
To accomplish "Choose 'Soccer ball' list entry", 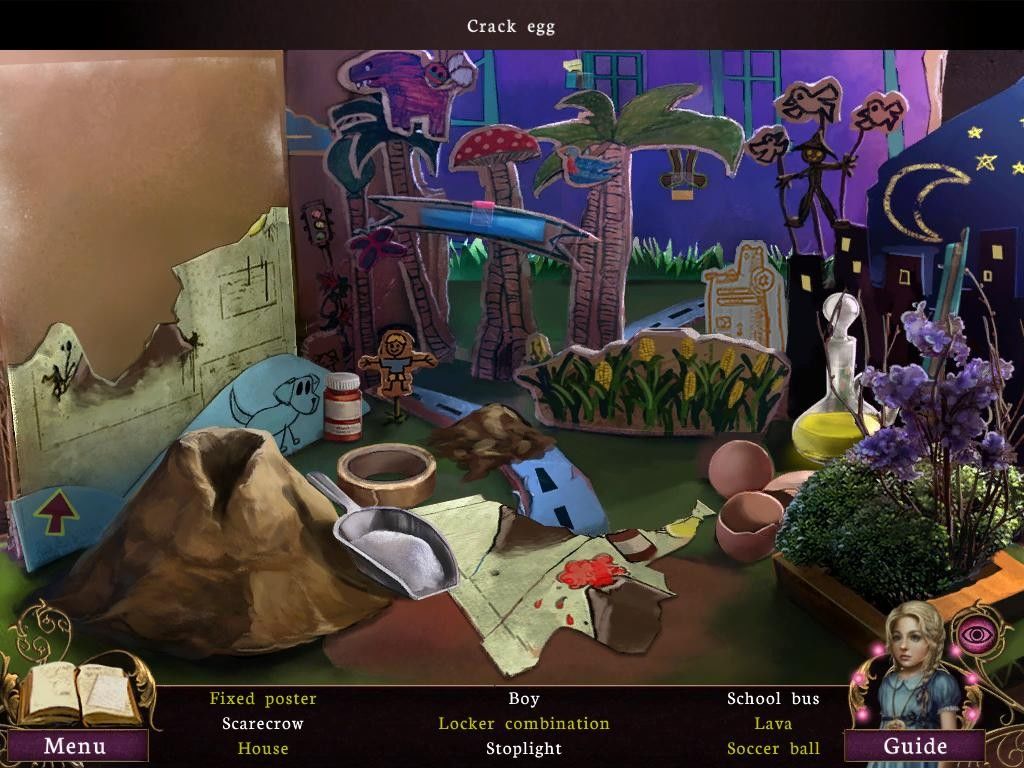I will tap(773, 749).
